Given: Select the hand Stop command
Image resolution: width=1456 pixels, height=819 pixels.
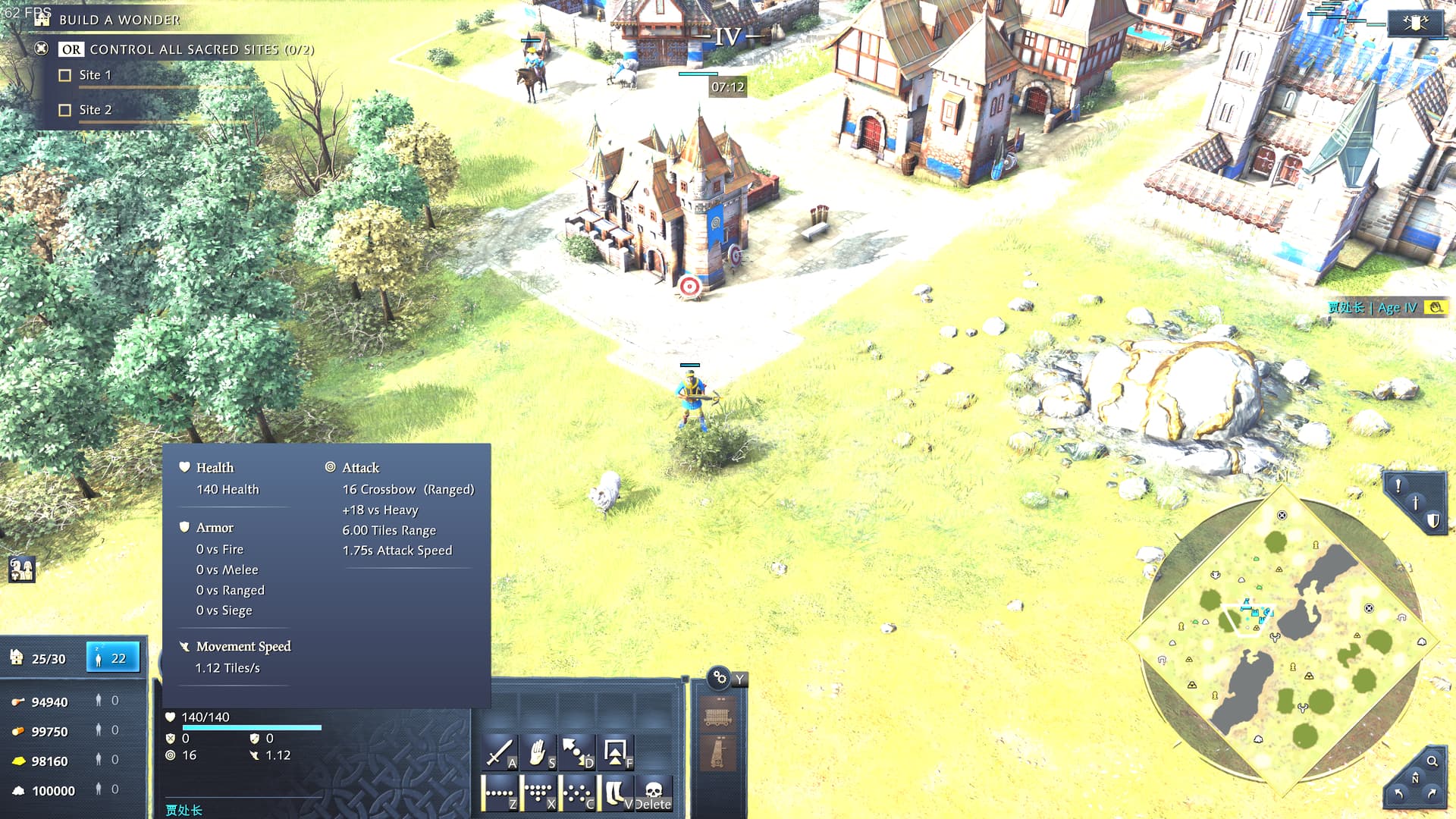Looking at the screenshot, I should click(x=538, y=753).
